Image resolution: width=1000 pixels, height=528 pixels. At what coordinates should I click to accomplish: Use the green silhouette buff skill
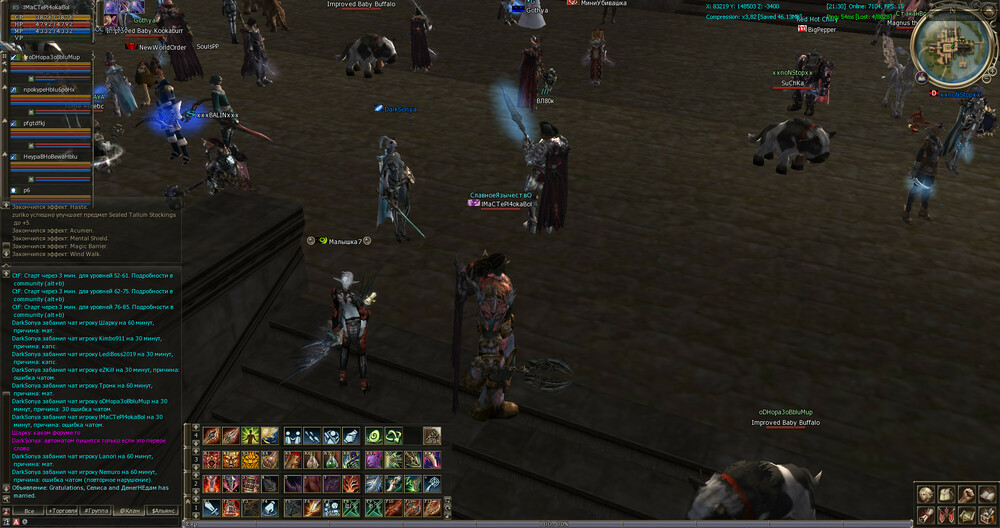point(251,435)
